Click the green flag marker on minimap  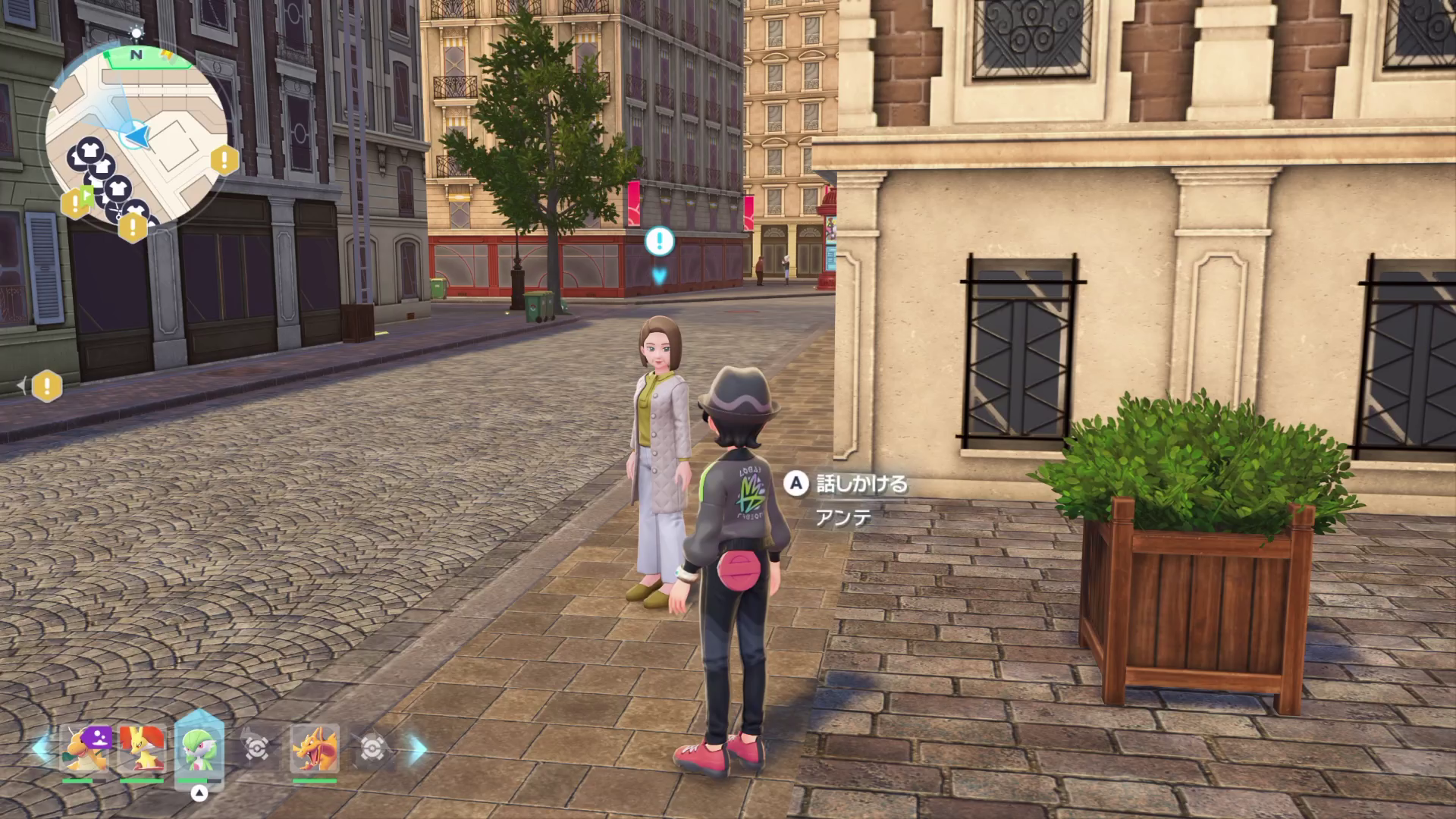click(x=88, y=195)
